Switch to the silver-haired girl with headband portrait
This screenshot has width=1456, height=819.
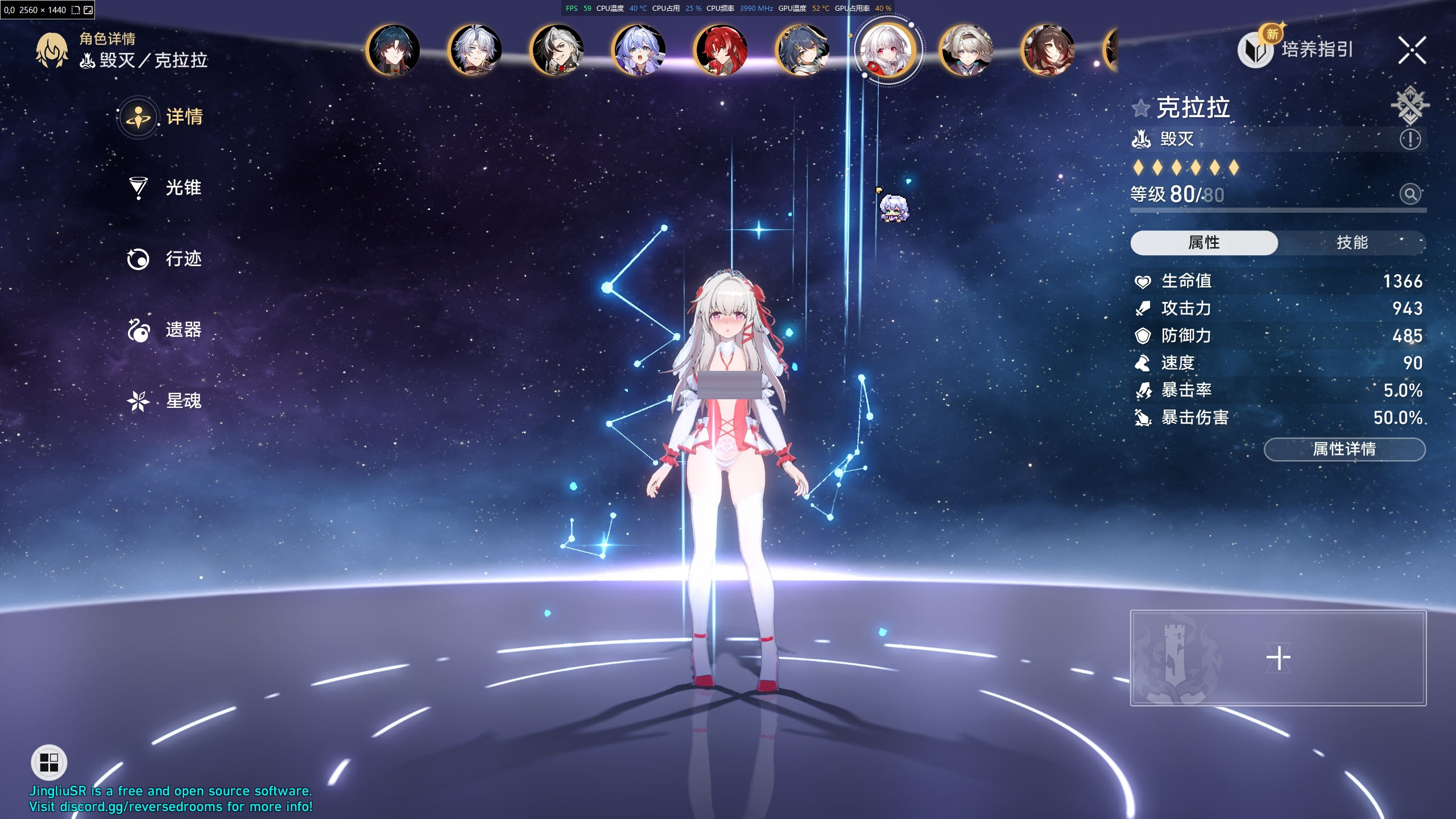(x=967, y=50)
